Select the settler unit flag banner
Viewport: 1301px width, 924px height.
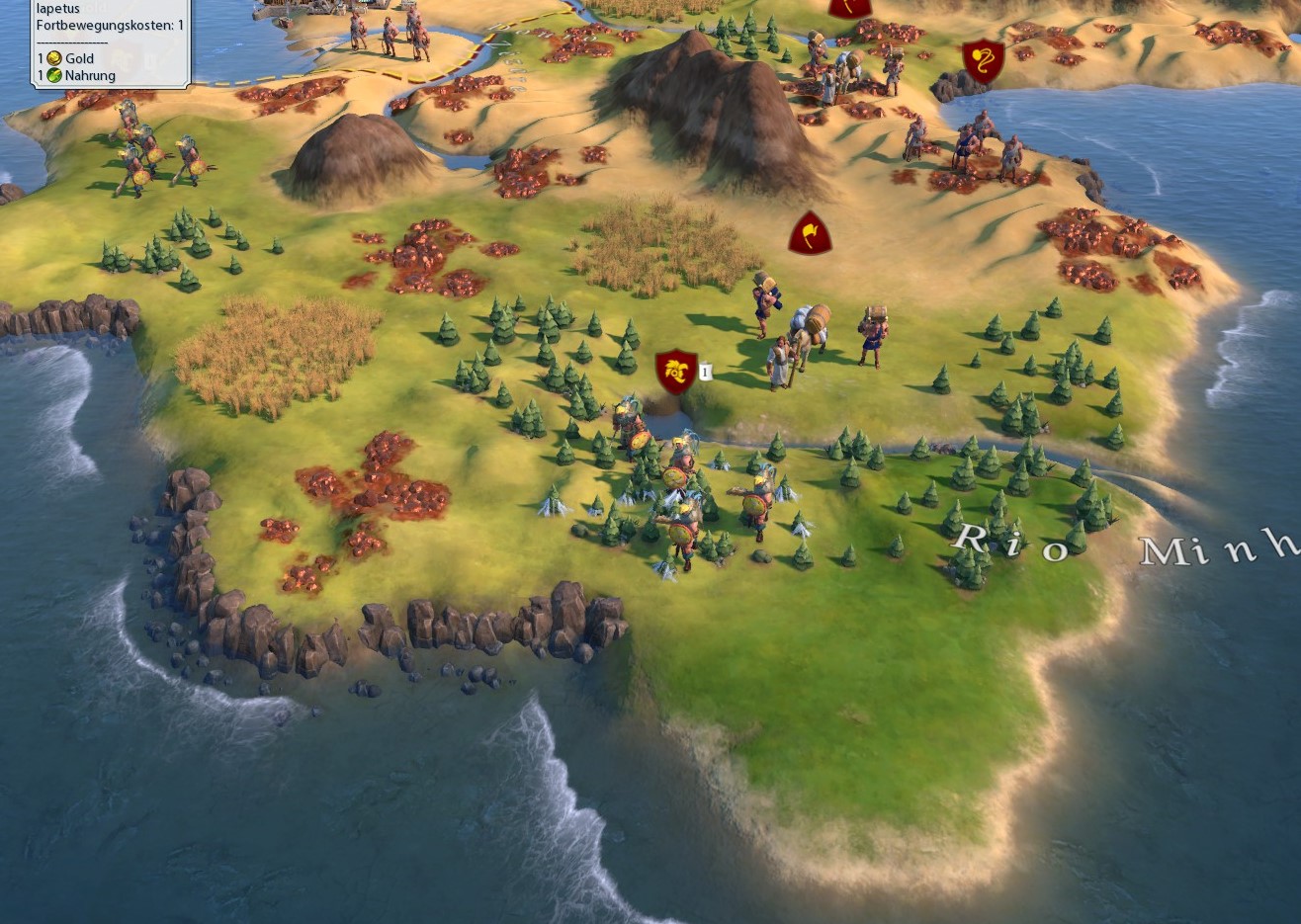(810, 233)
